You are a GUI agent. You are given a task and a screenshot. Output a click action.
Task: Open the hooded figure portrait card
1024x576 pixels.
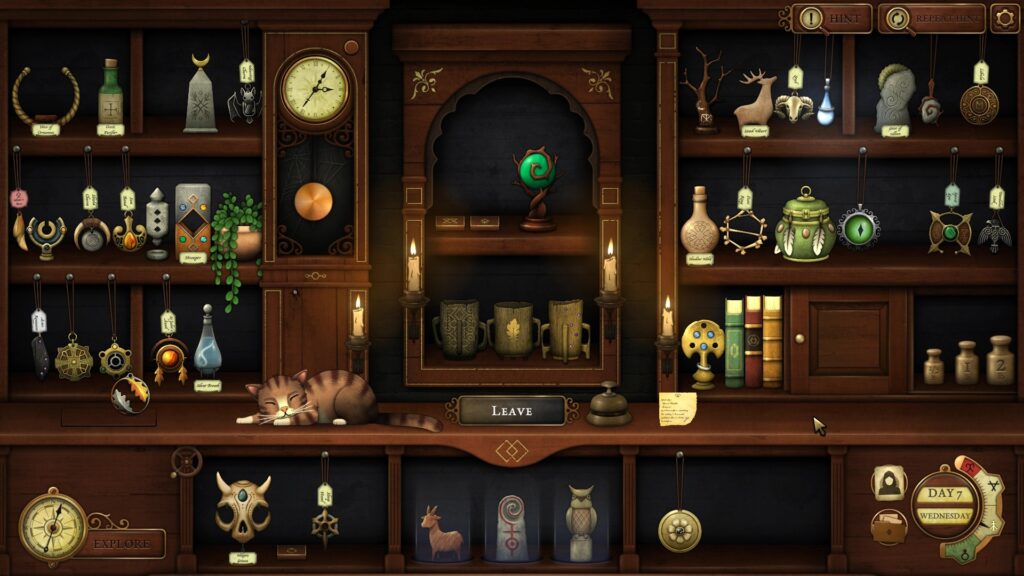pyautogui.click(x=887, y=483)
